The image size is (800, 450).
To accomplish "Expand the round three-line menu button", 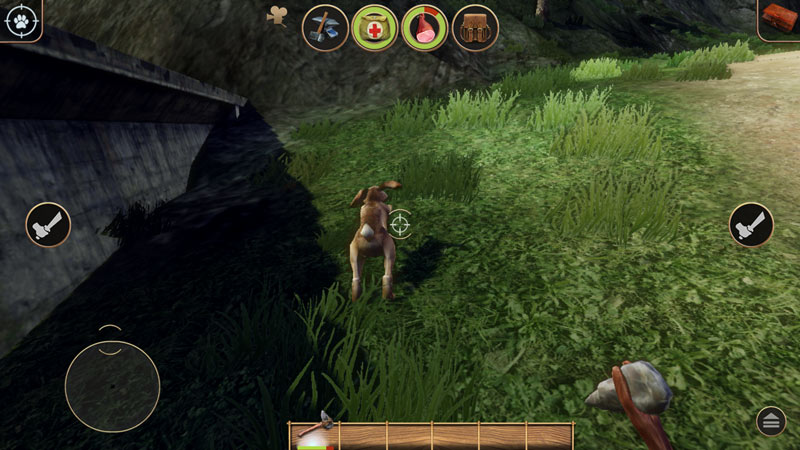I will [x=771, y=421].
